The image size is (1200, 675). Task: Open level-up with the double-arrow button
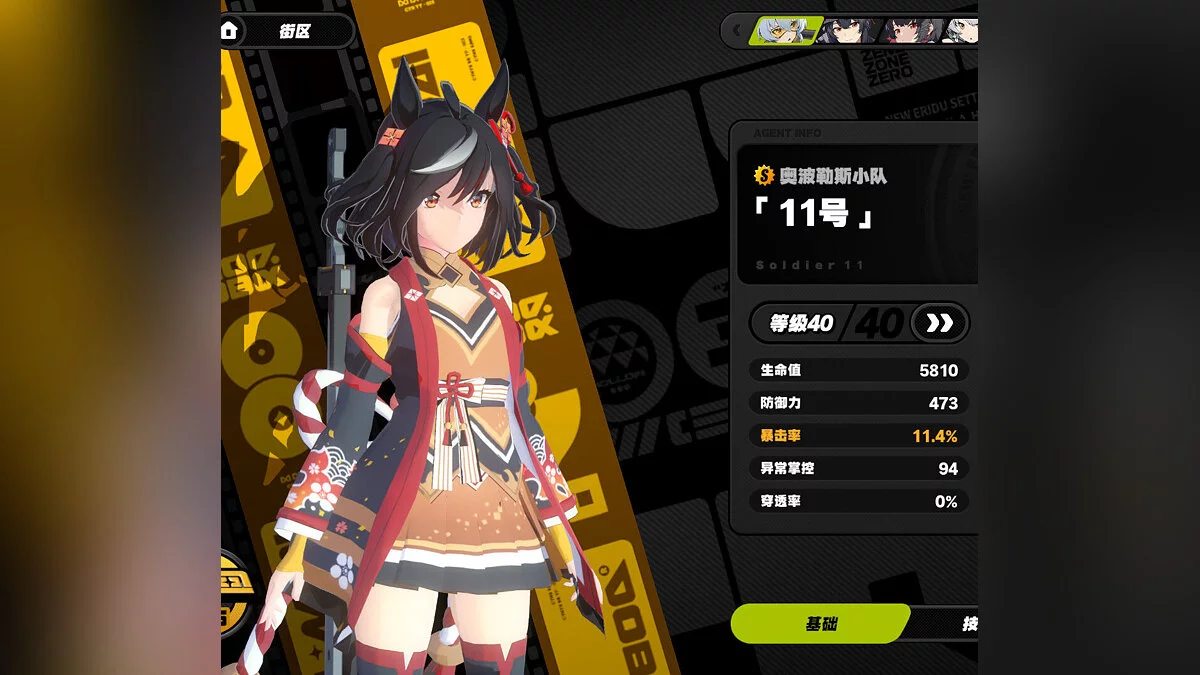pos(940,323)
